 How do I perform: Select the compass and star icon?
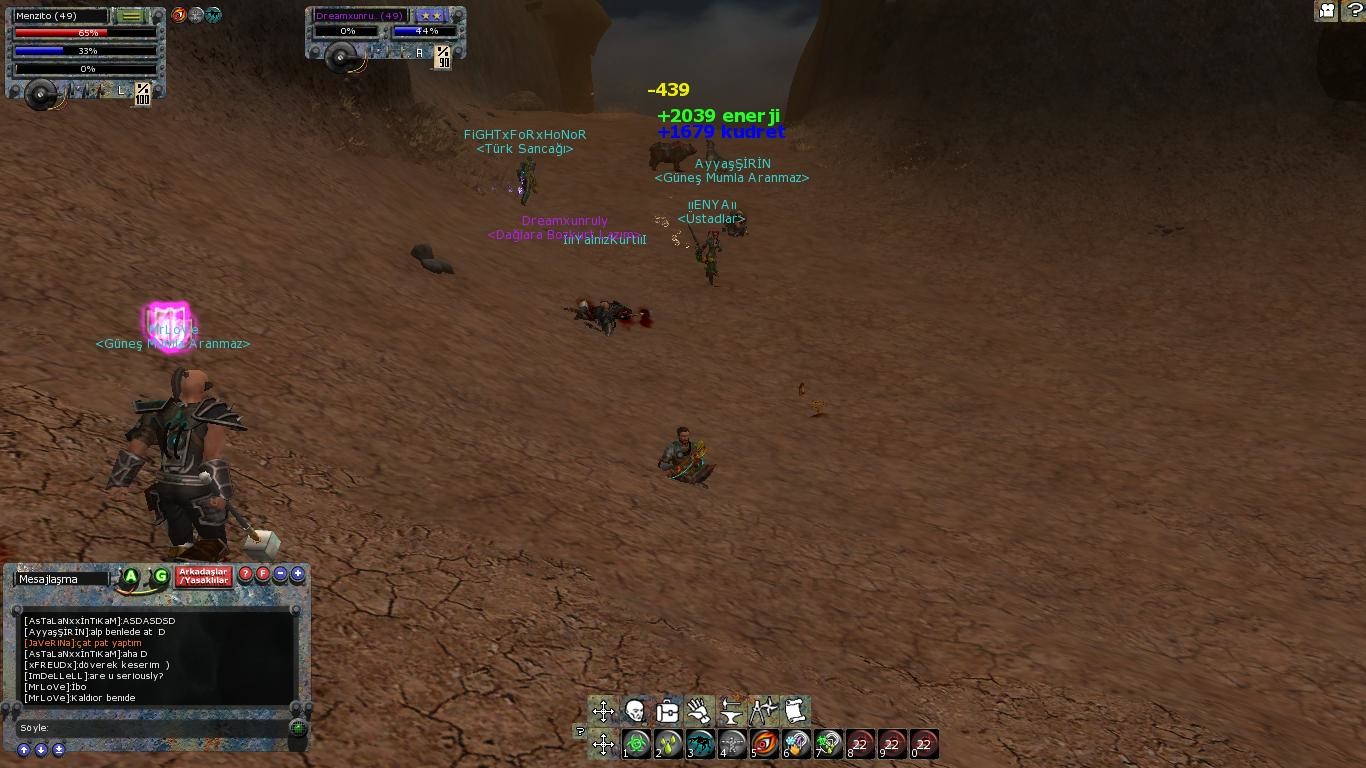click(763, 711)
